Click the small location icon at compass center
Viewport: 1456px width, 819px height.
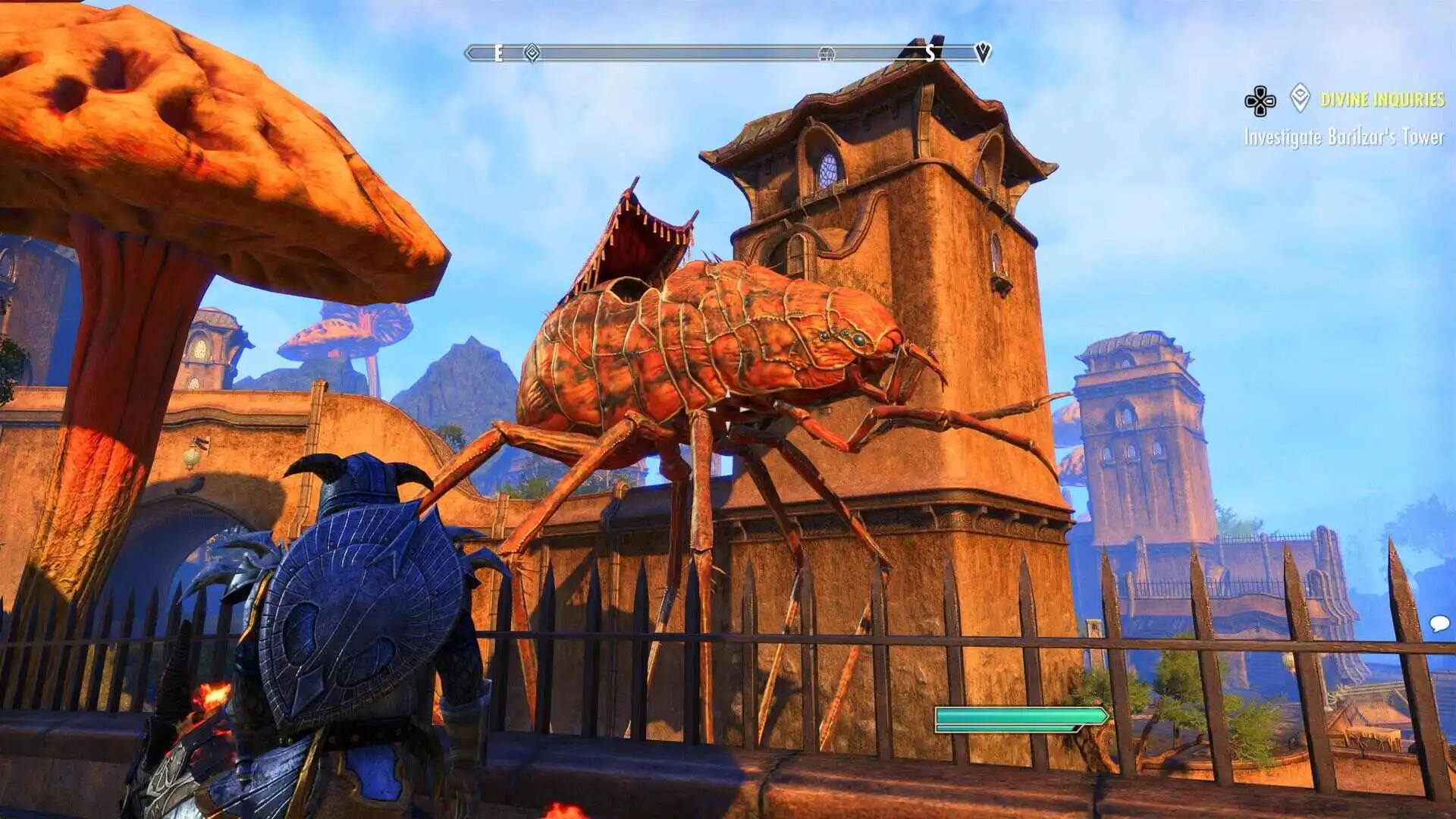(x=827, y=55)
